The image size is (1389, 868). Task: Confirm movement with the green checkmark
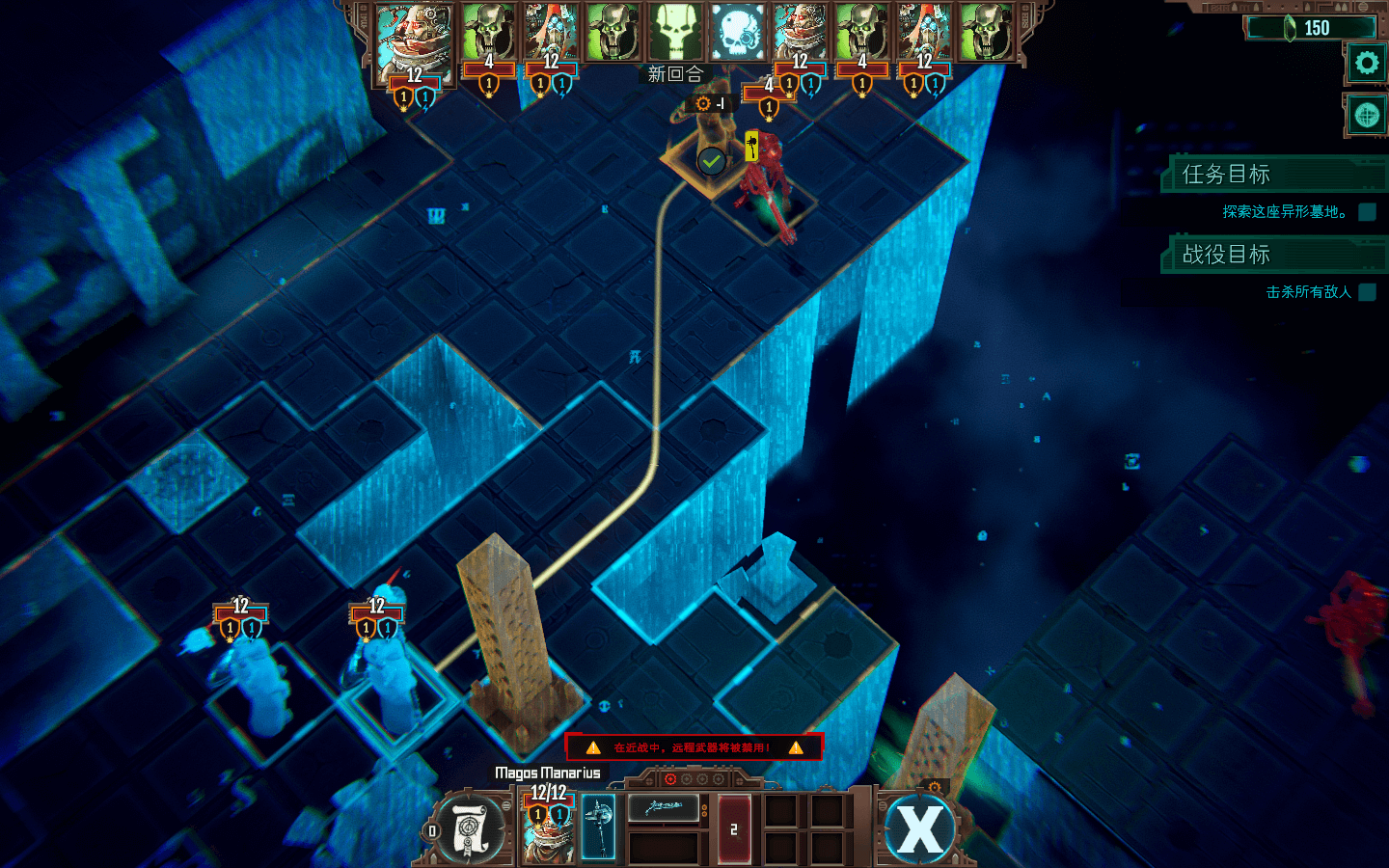click(x=712, y=161)
